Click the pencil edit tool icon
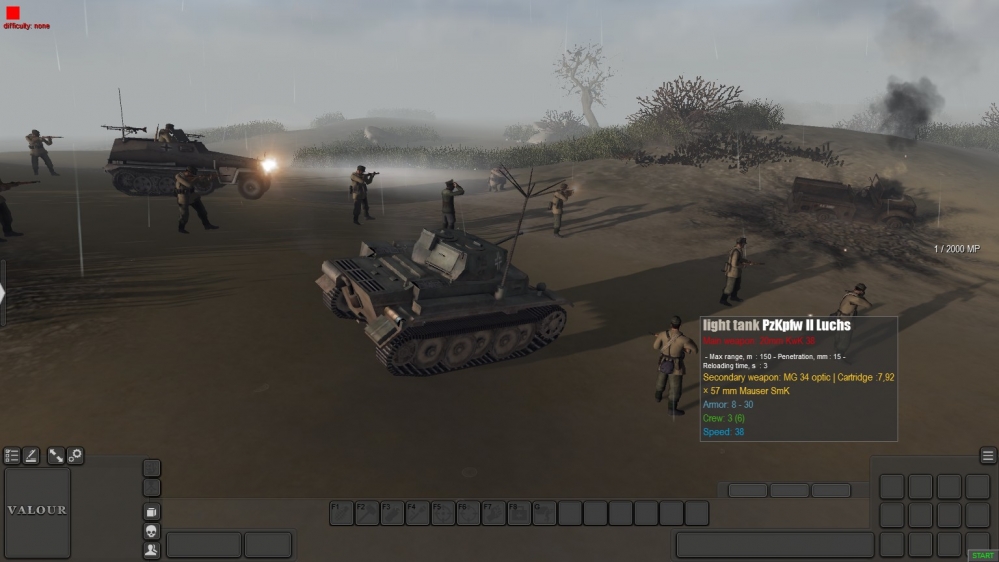Screen dimensions: 999x562 pos(31,456)
